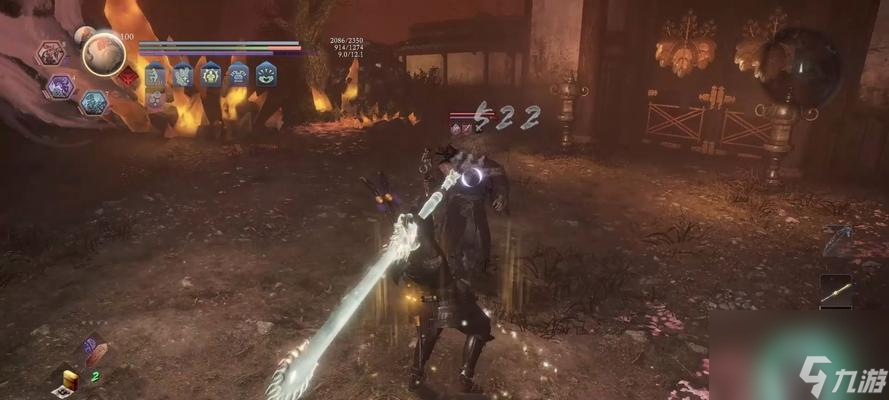889x400 pixels.
Task: Use the yellow shortcut item
Action: 70,379
